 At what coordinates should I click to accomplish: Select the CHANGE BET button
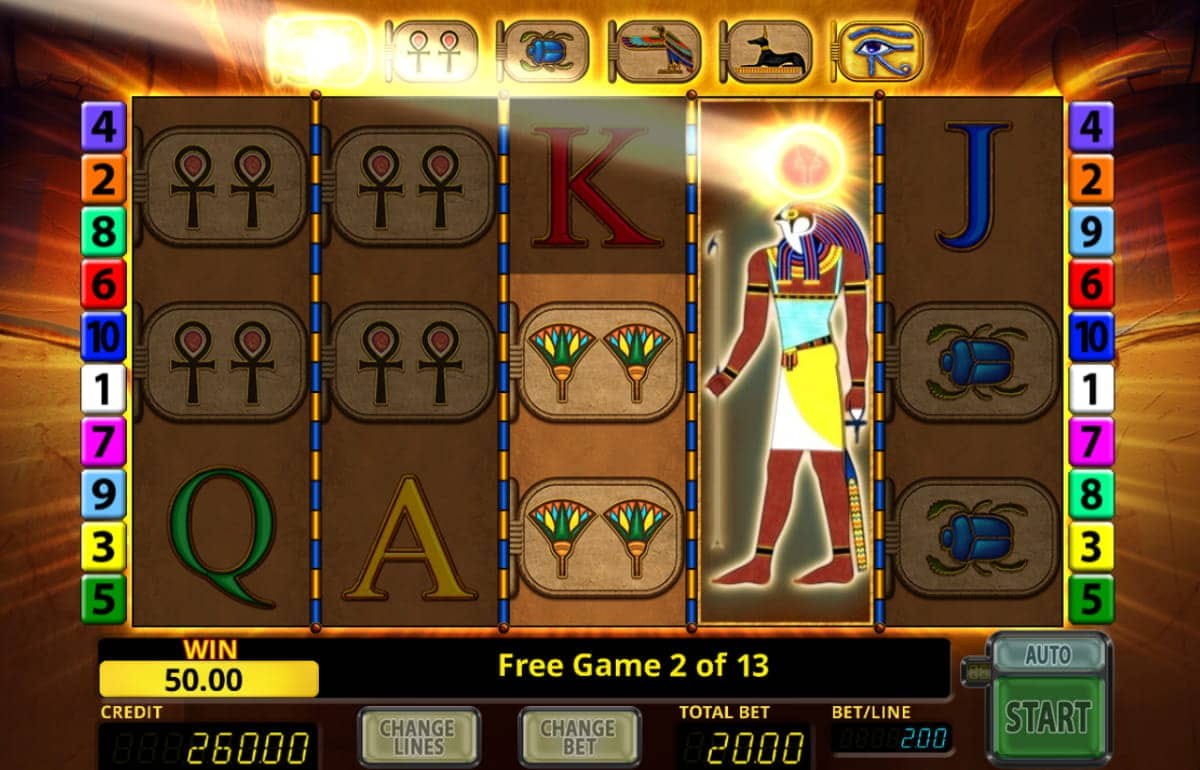579,739
